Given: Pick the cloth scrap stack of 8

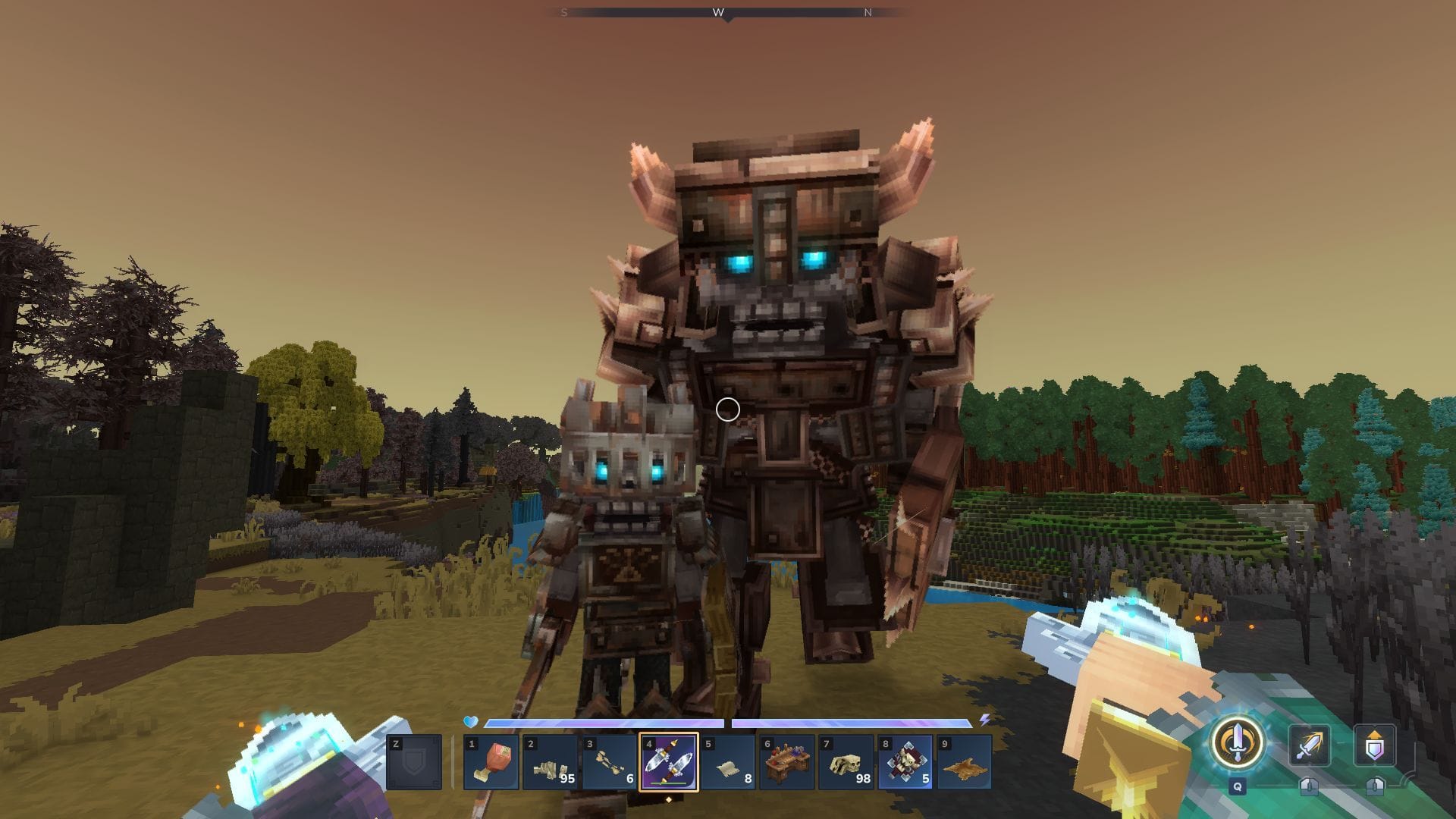Looking at the screenshot, I should tap(727, 761).
